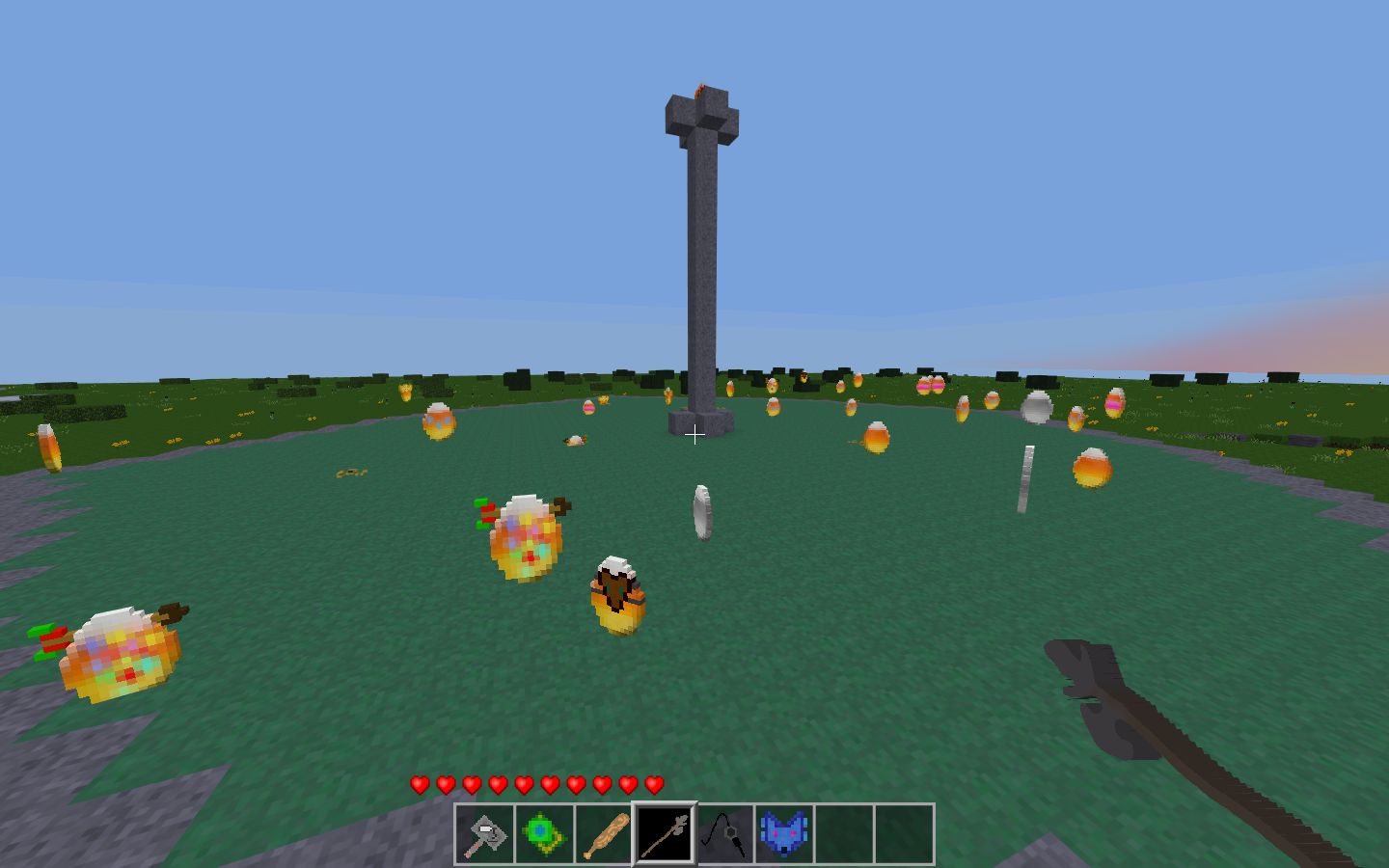Select the wooden club hotbar slot
This screenshot has height=868, width=1389.
(604, 834)
